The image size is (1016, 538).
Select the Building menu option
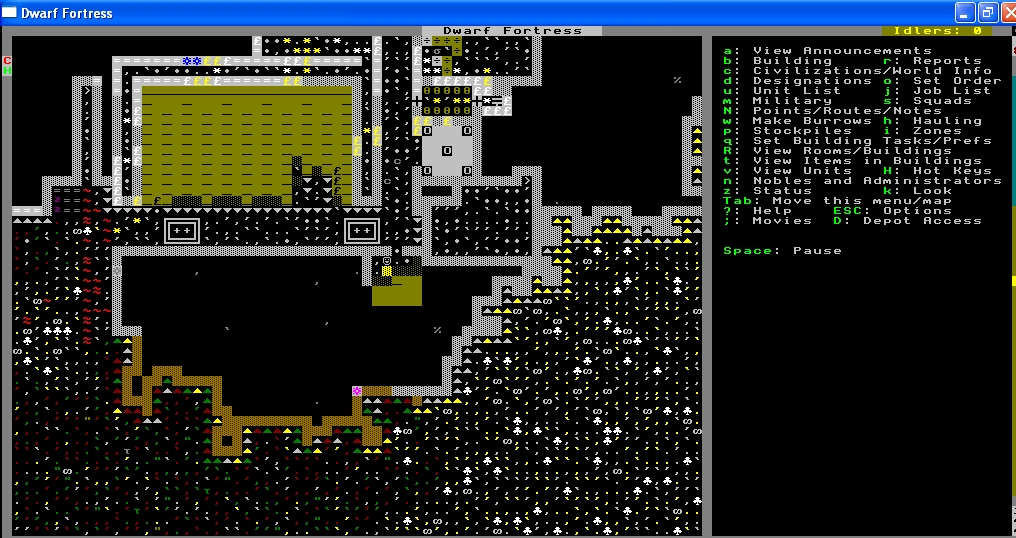(792, 61)
